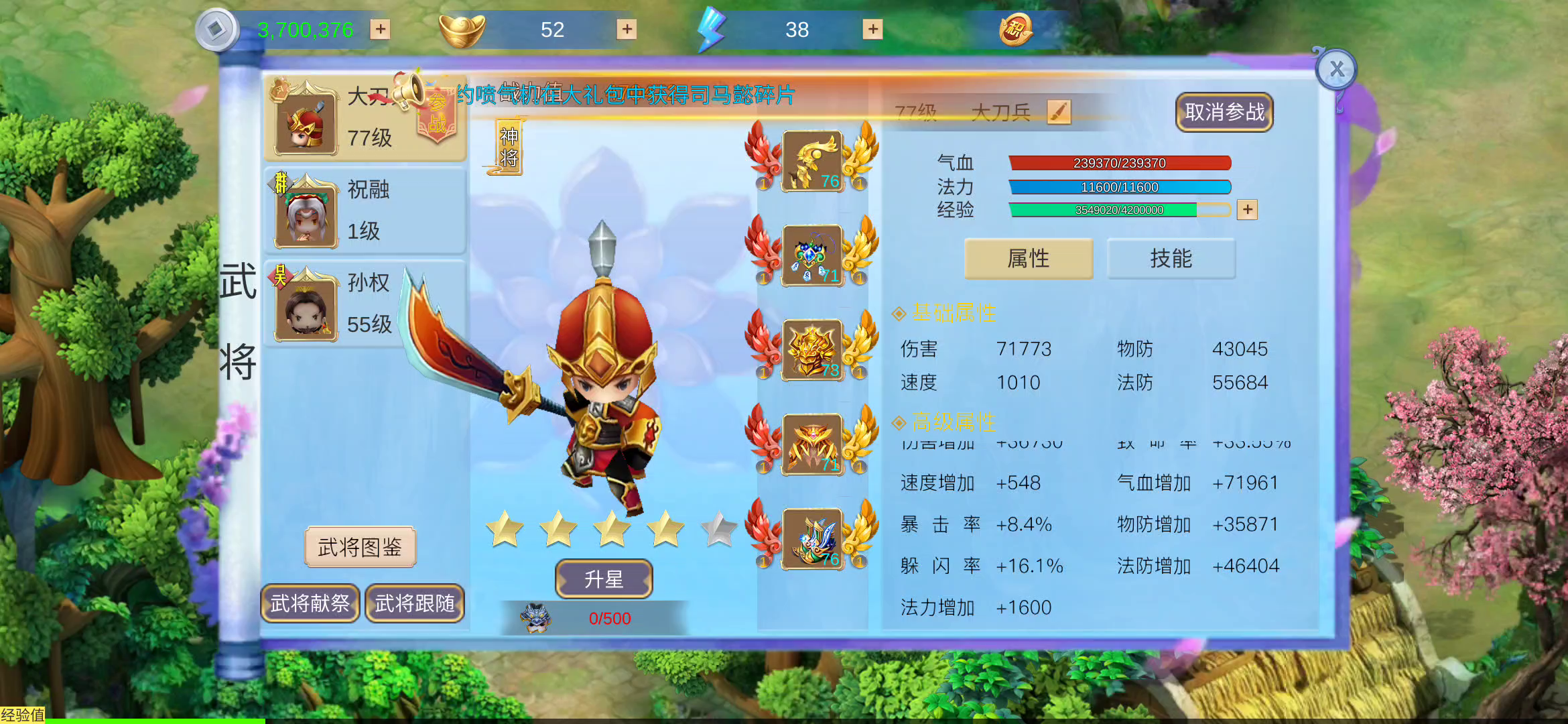Switch to the 技能 tab
Viewport: 1568px width, 724px height.
coord(1171,259)
